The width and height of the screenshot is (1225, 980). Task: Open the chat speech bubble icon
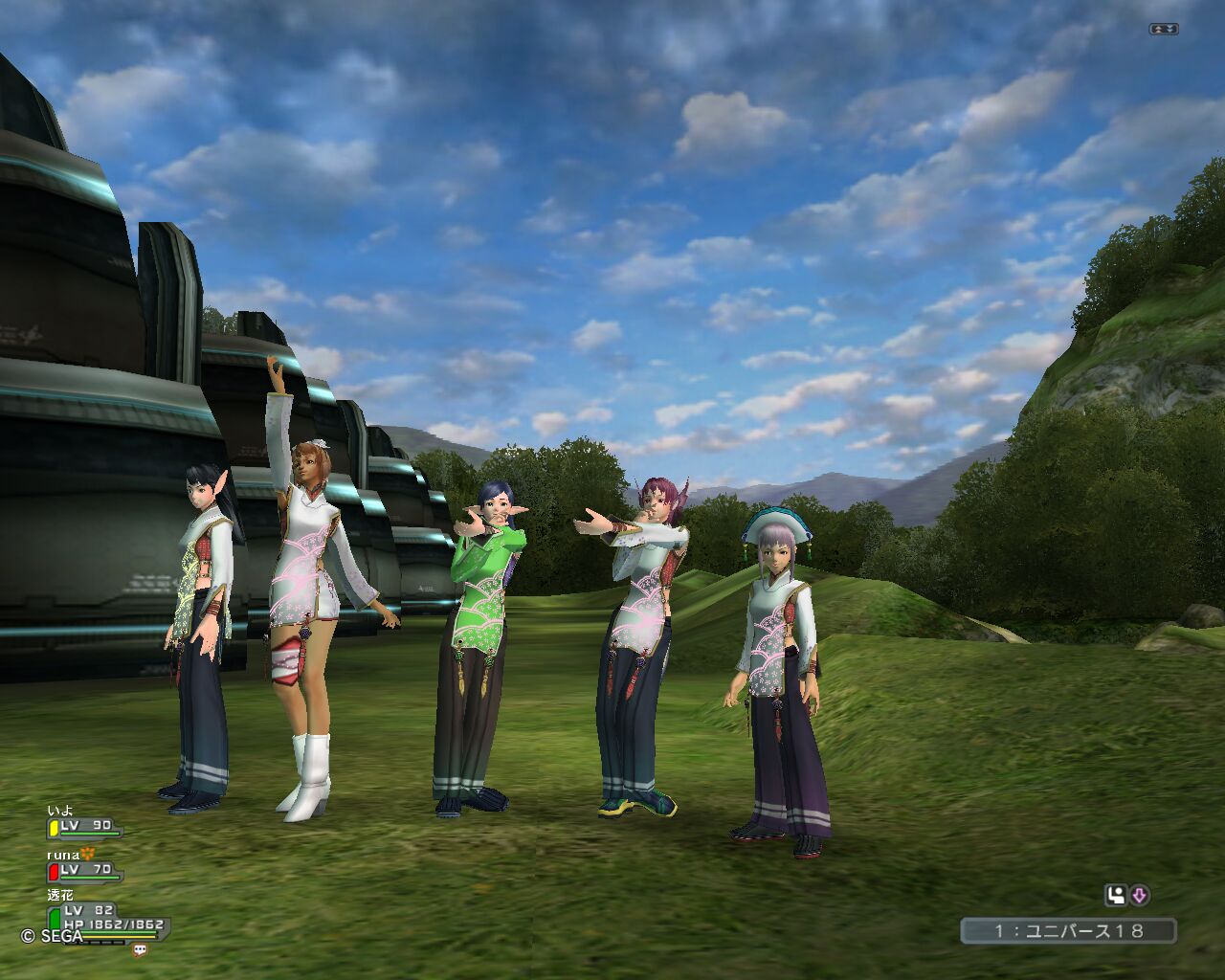point(141,949)
